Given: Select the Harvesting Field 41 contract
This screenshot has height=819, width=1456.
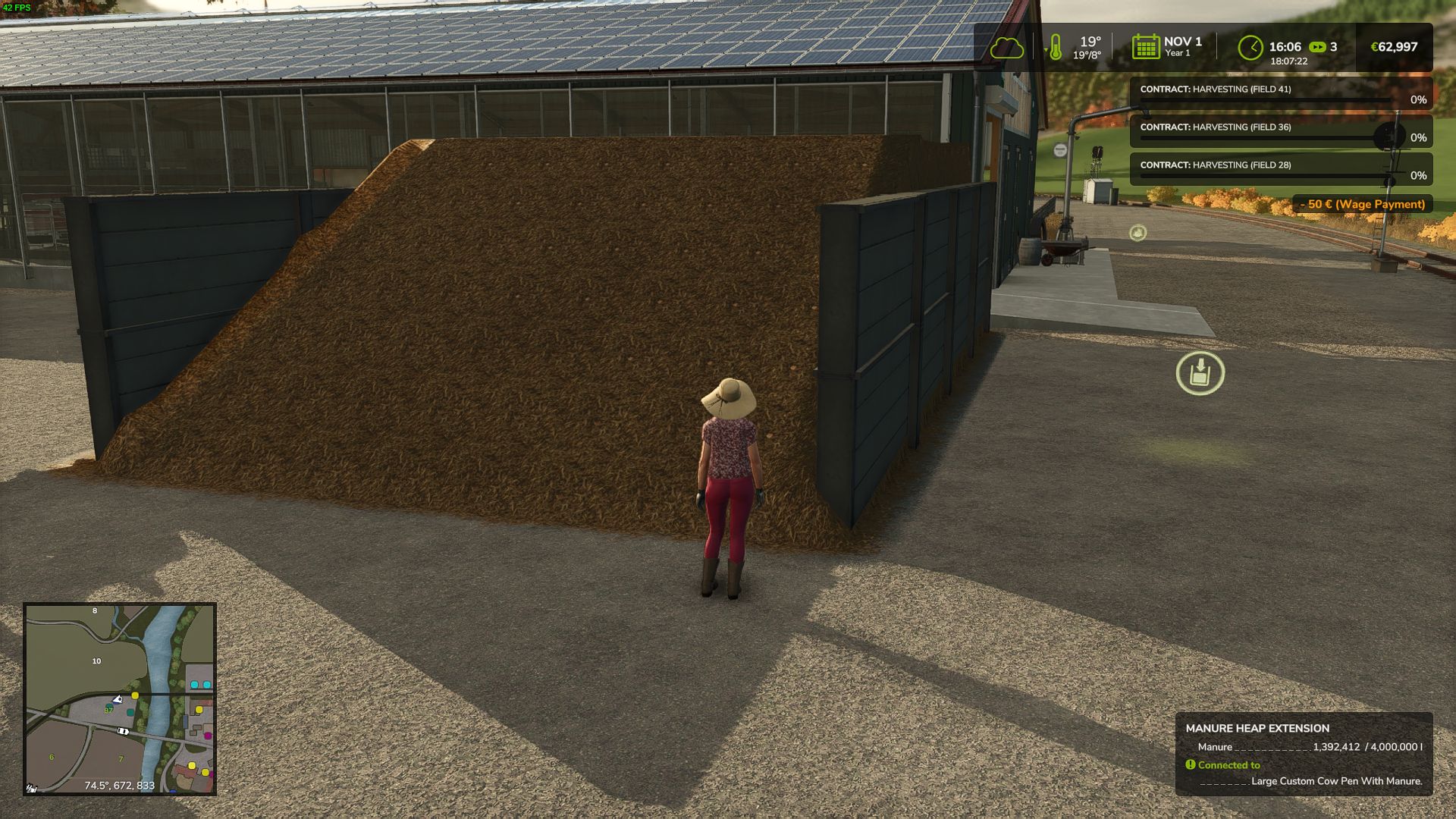Looking at the screenshot, I should (x=1280, y=94).
